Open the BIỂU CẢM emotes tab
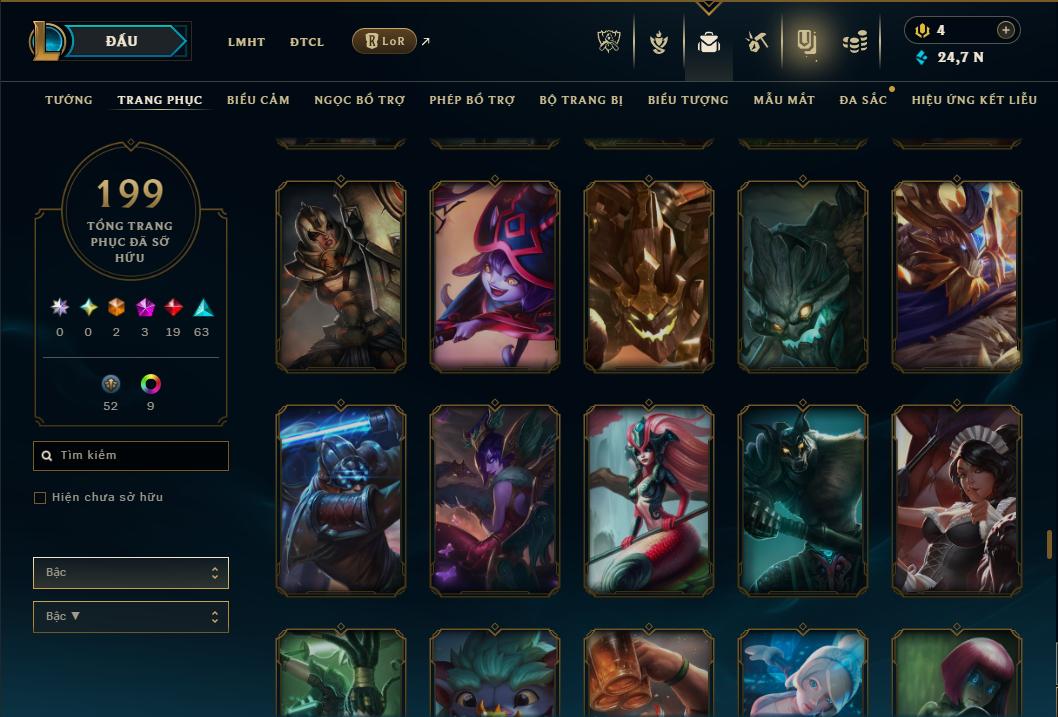Image resolution: width=1058 pixels, height=717 pixels. click(x=258, y=100)
